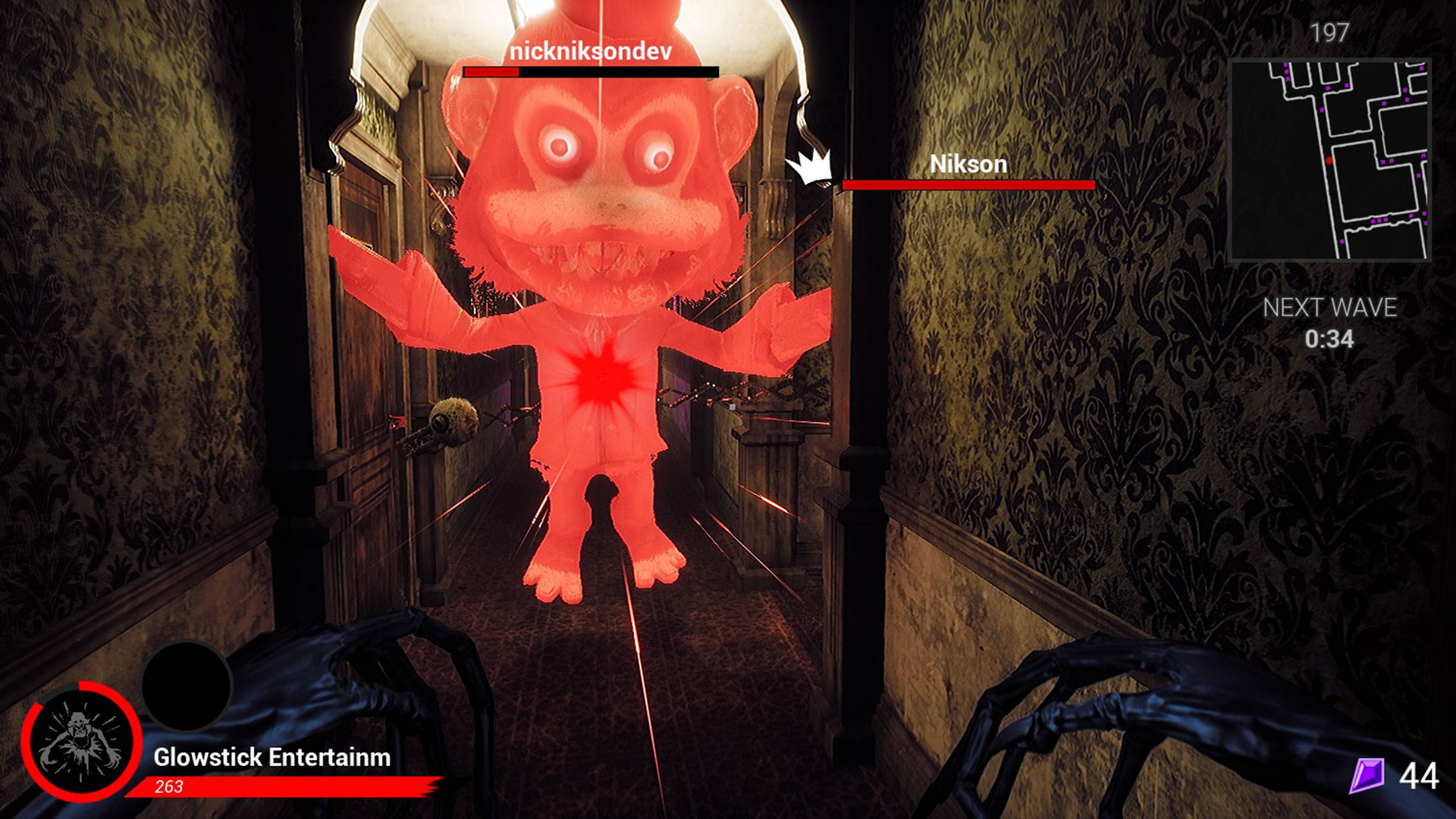Click the NEXT WAVE label
Image resolution: width=1456 pixels, height=819 pixels.
pos(1330,308)
